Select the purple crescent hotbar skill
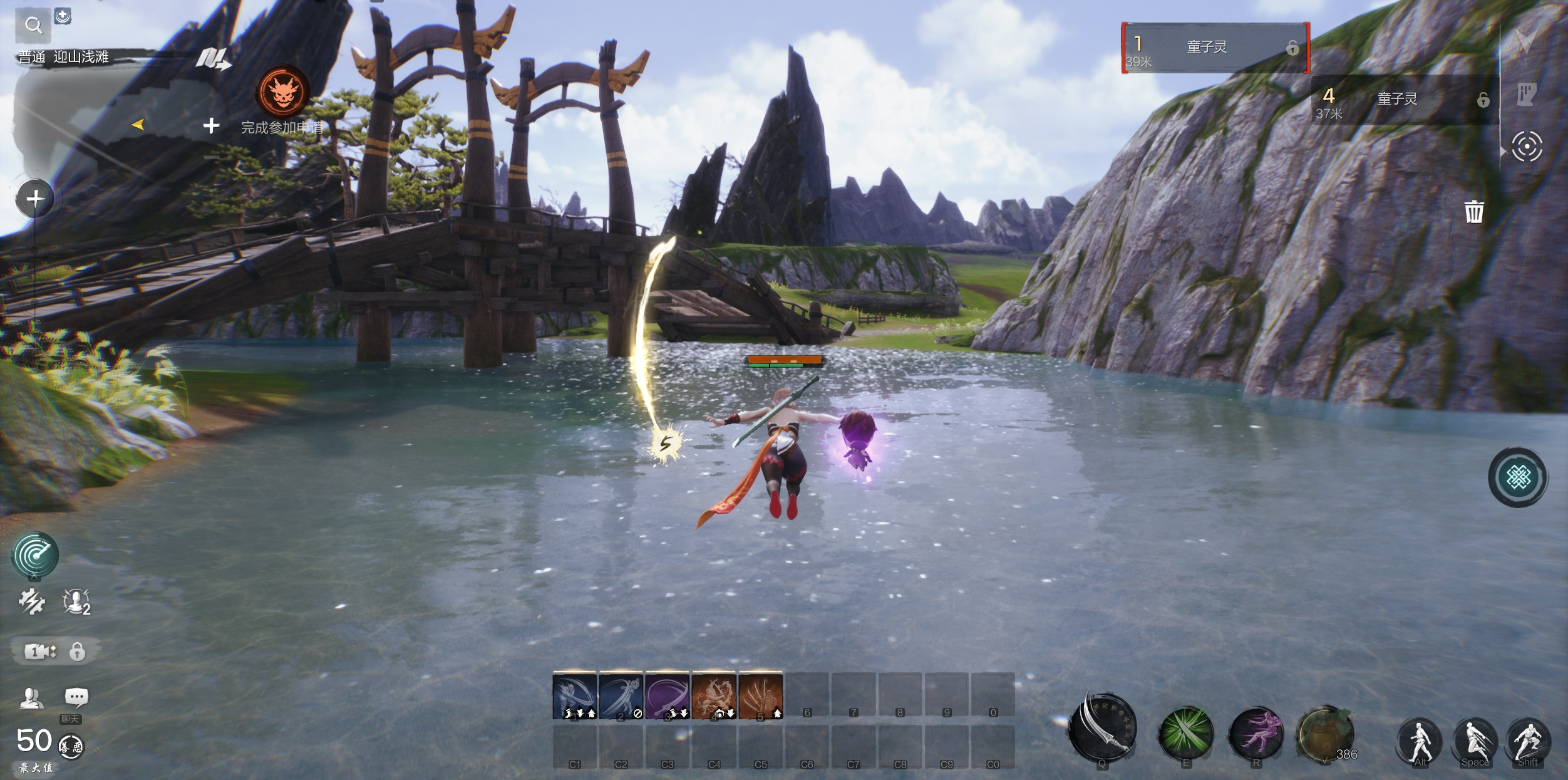1568x780 pixels. 667,695
